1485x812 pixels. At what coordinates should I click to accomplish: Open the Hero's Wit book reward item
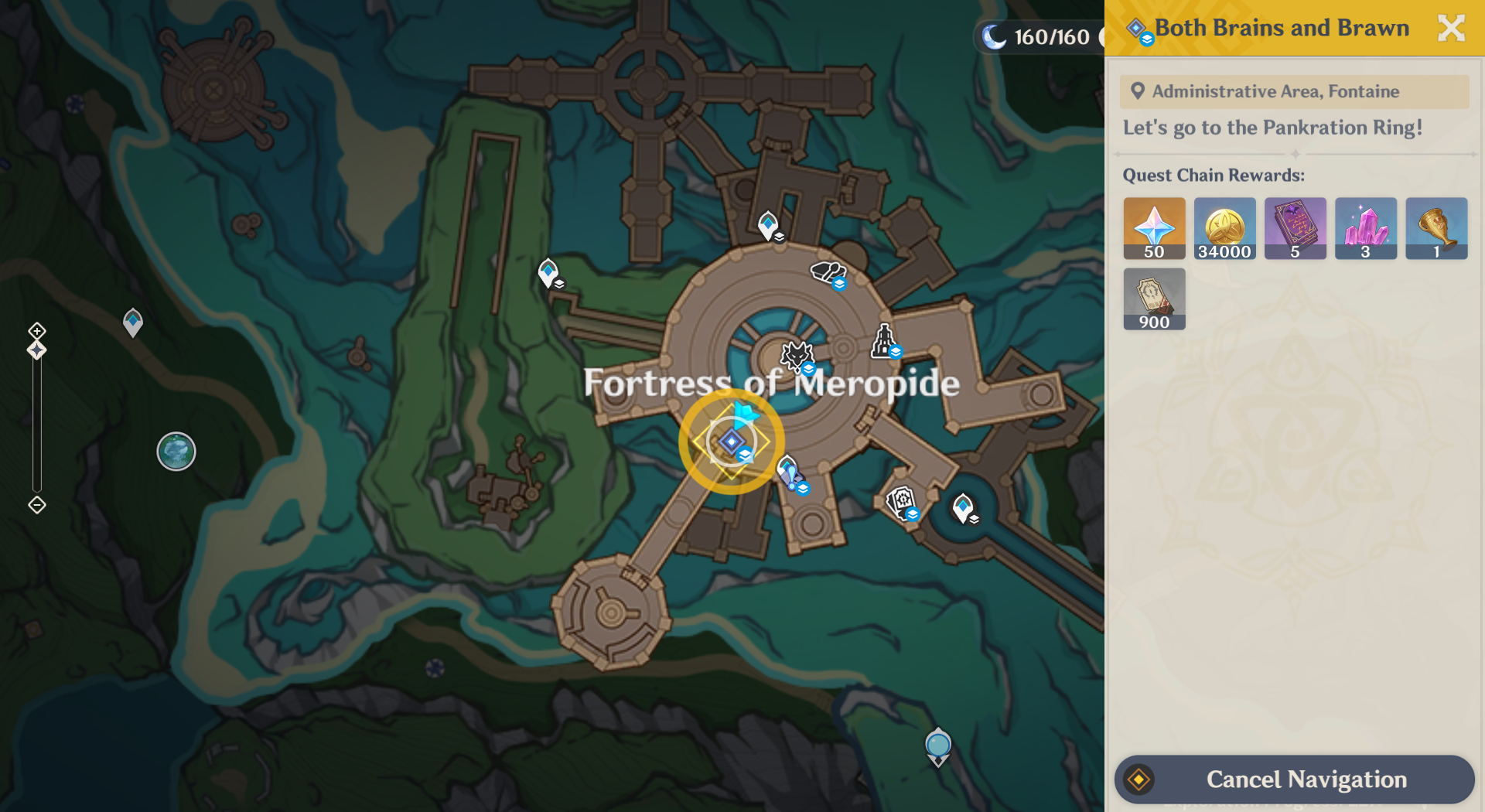pyautogui.click(x=1295, y=228)
